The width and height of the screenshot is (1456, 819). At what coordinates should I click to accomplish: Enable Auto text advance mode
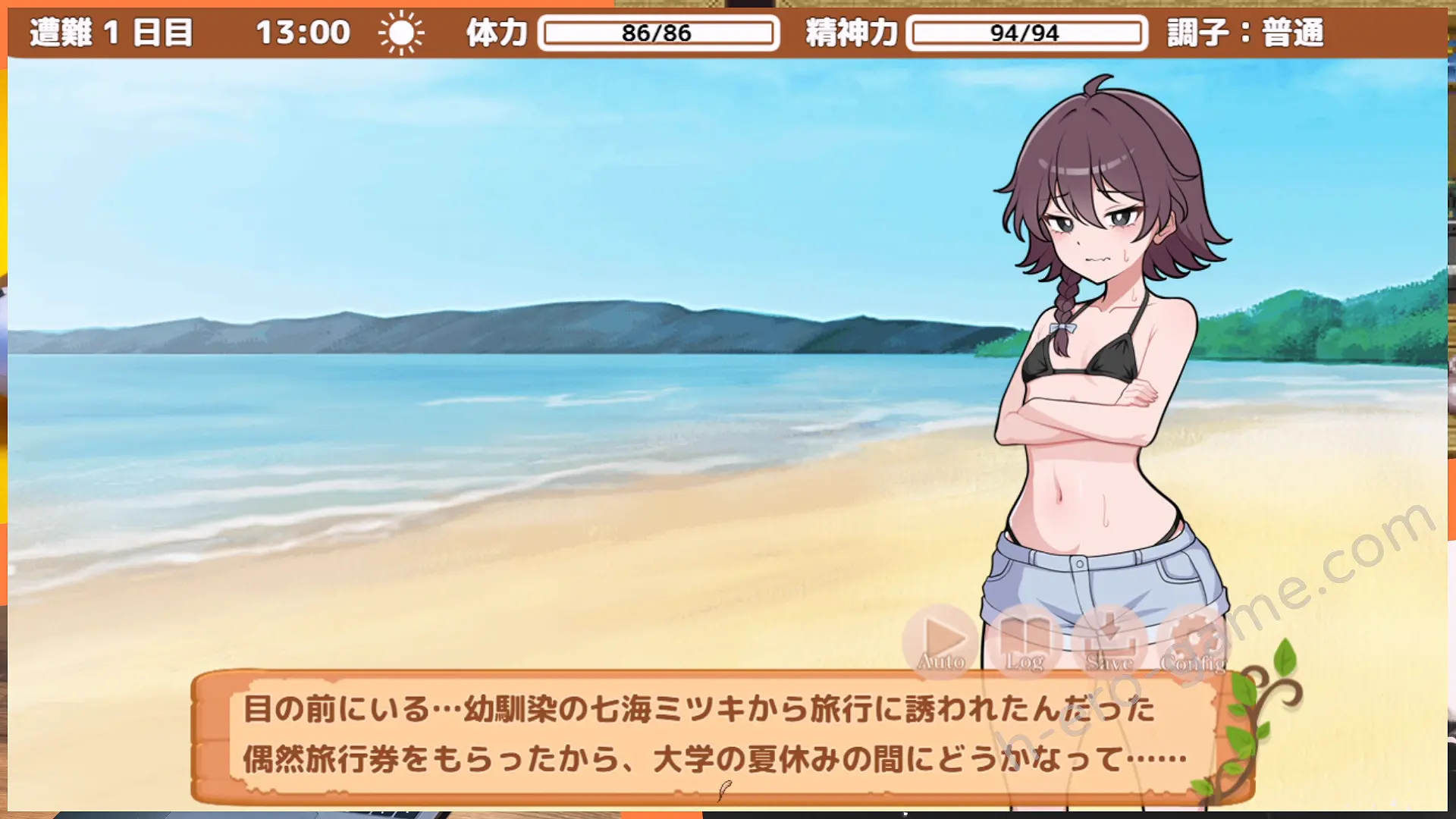941,642
